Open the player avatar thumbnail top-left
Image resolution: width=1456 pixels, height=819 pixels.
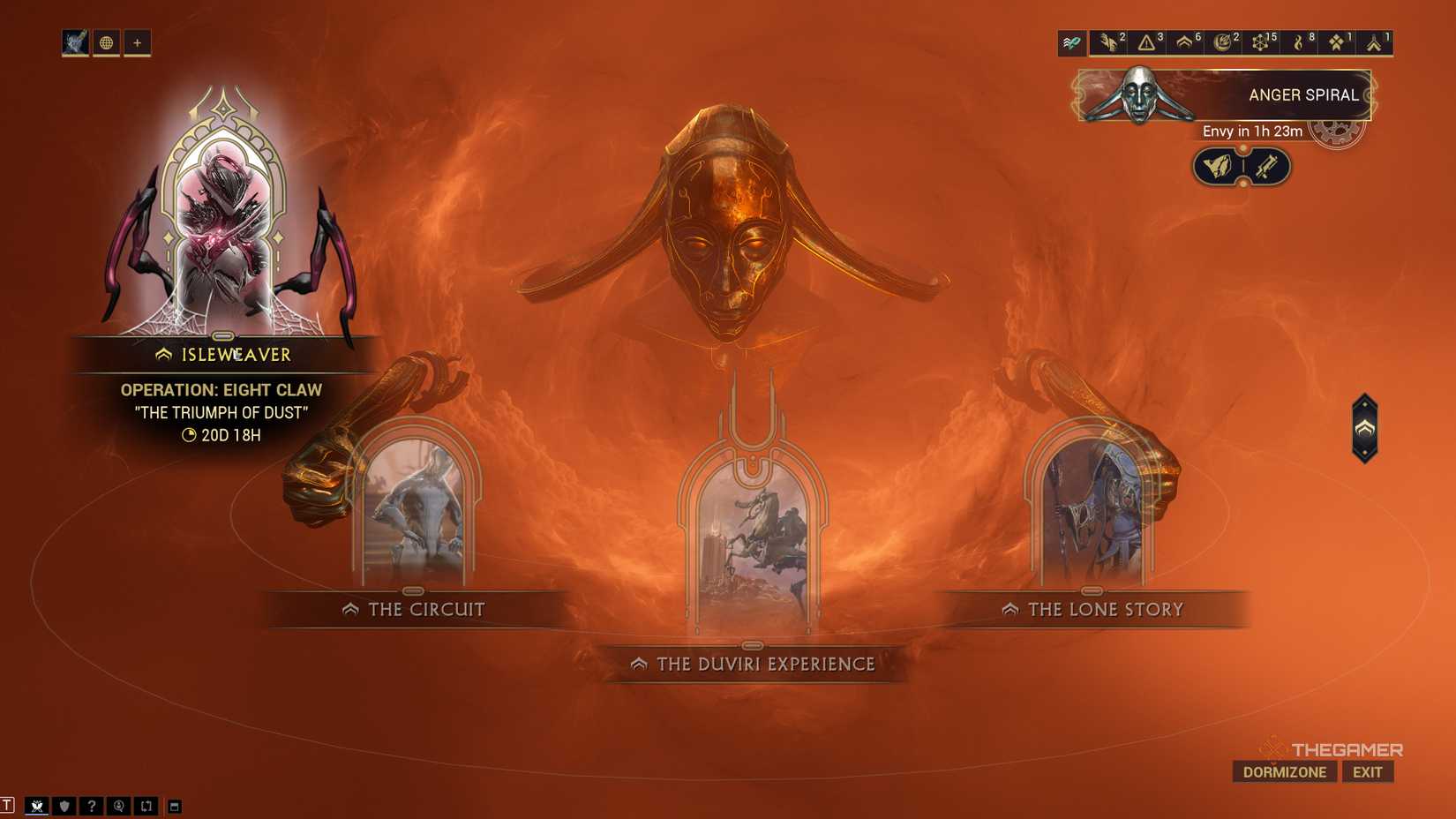click(75, 42)
